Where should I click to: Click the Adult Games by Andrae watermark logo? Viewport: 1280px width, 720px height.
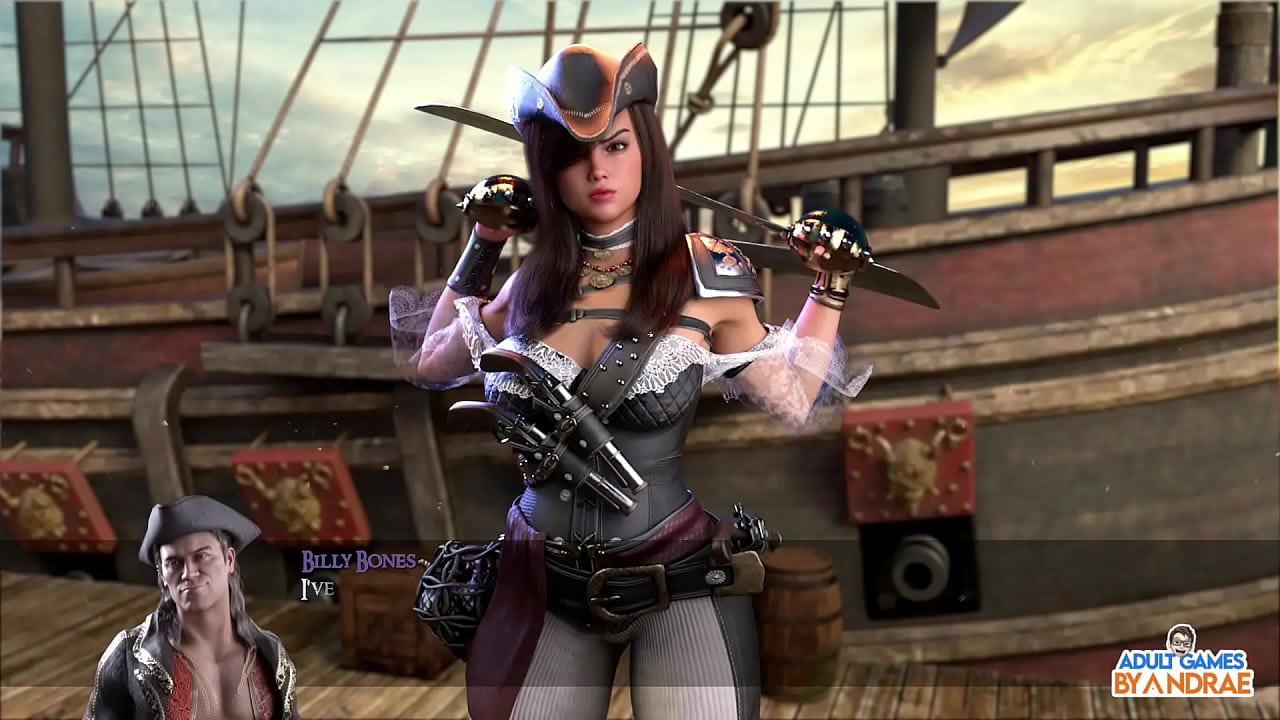1182,663
